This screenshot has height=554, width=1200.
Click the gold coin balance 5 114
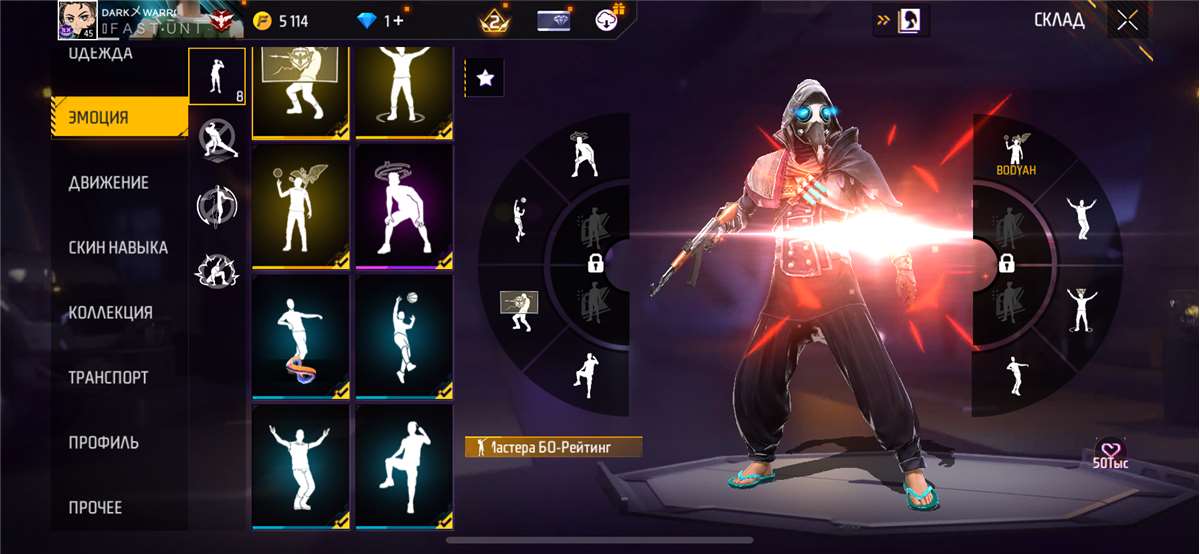tap(281, 21)
